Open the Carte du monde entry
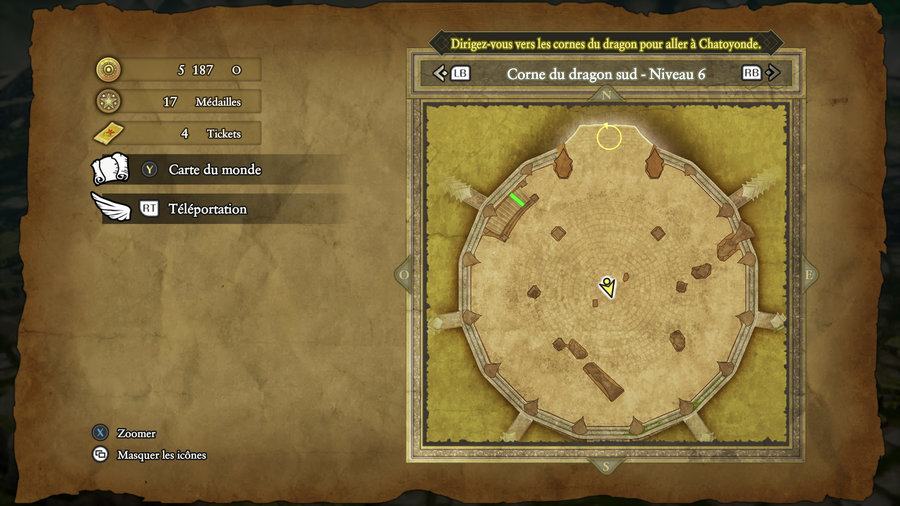900x506 pixels. [214, 170]
